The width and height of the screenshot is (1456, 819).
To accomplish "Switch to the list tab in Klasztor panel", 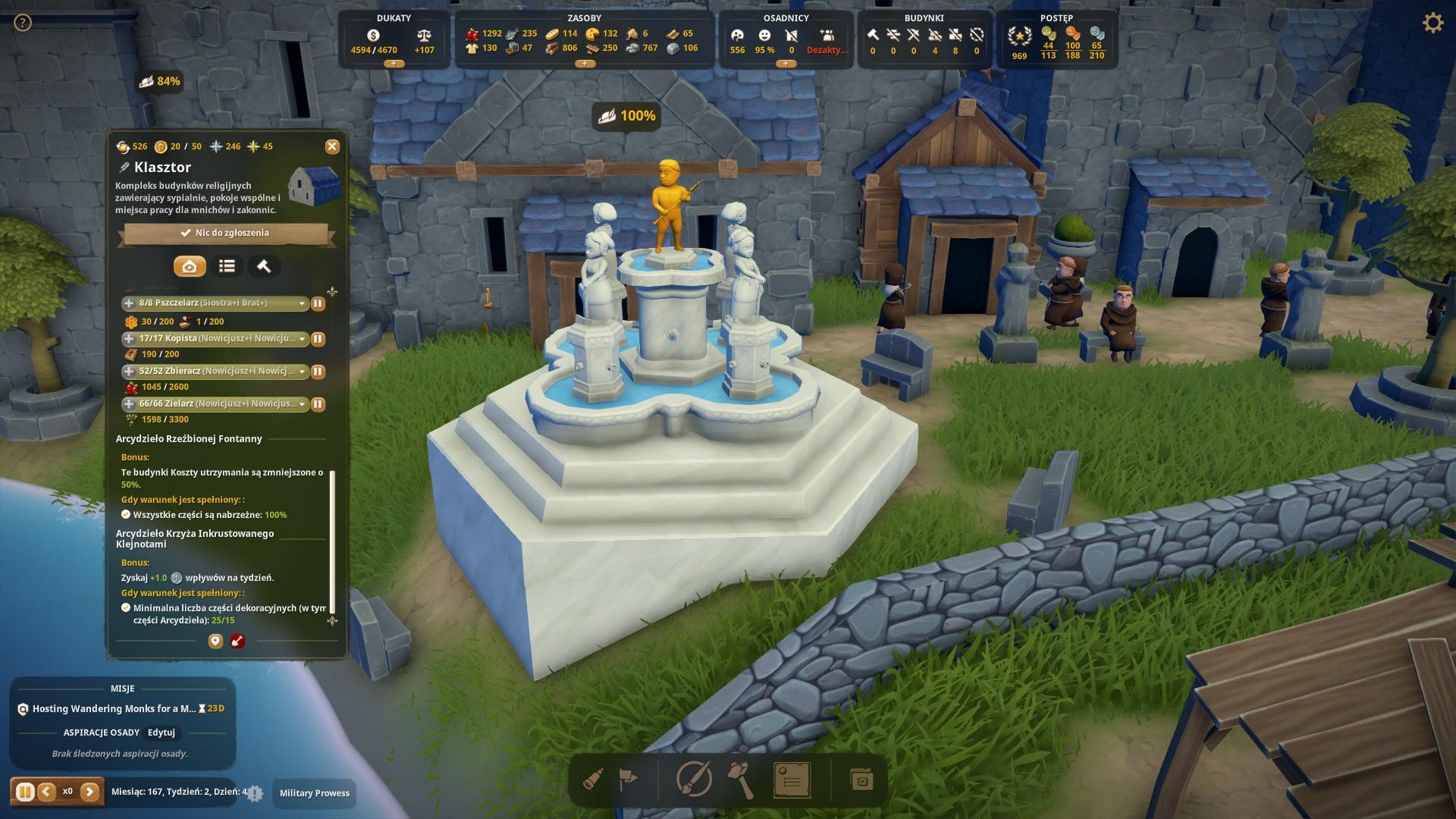I will click(x=227, y=266).
